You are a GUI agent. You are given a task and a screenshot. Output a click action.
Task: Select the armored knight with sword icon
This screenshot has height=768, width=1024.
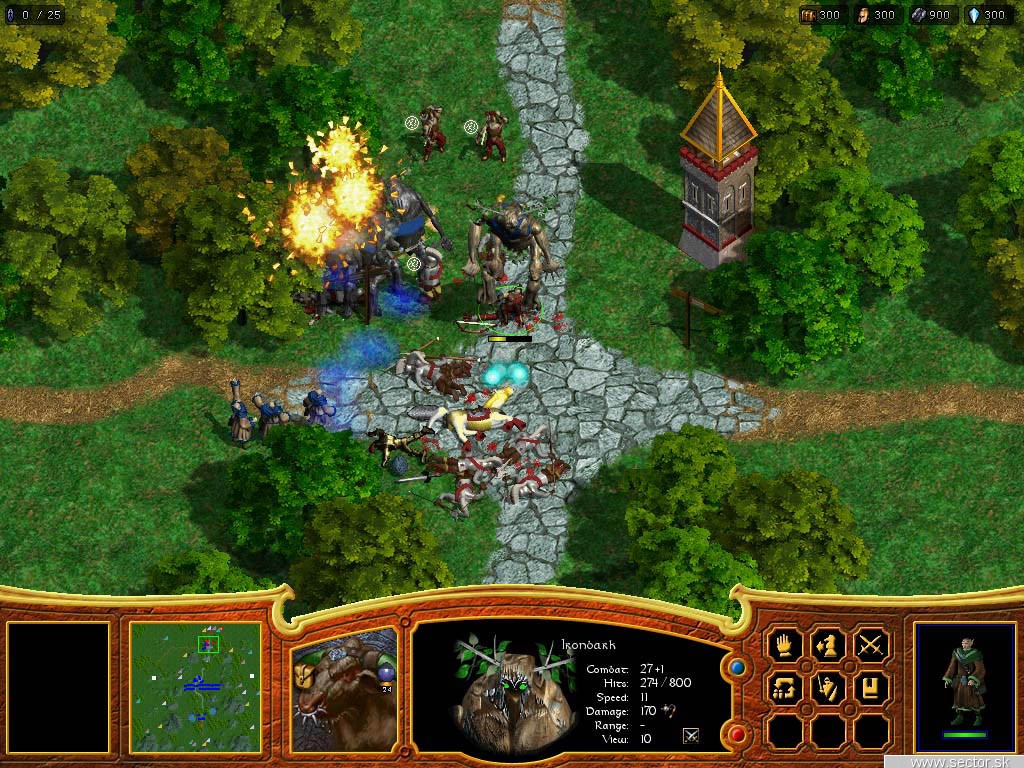[828, 689]
